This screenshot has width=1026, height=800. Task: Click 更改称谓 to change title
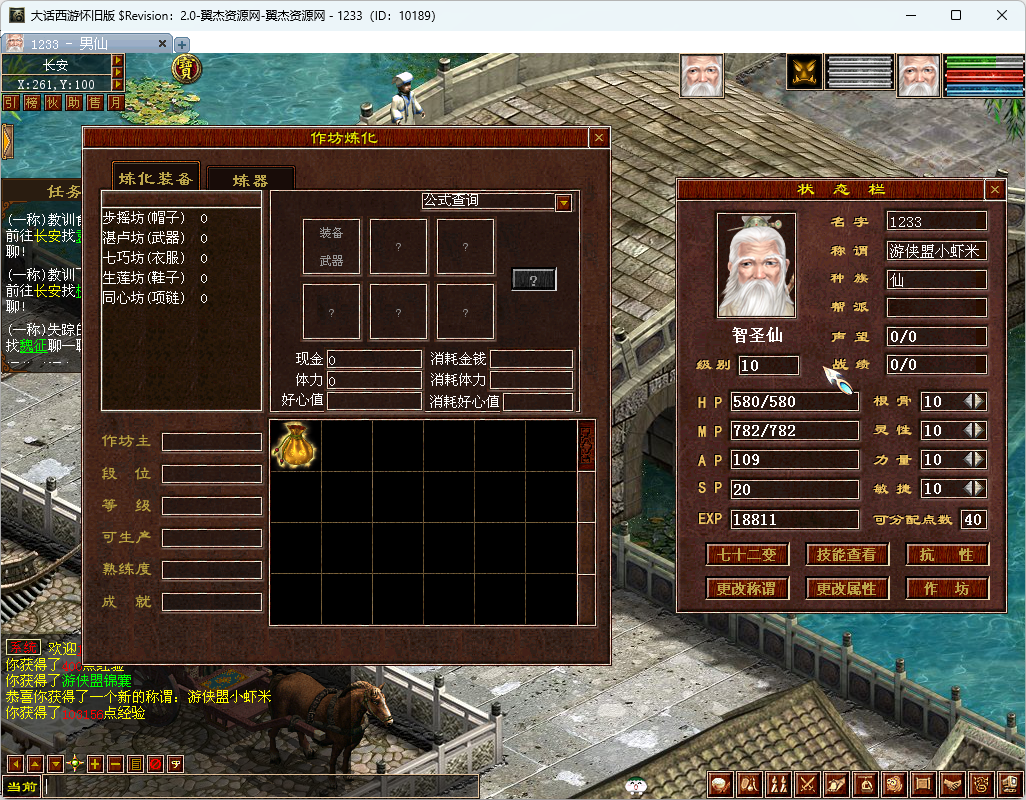(747, 589)
